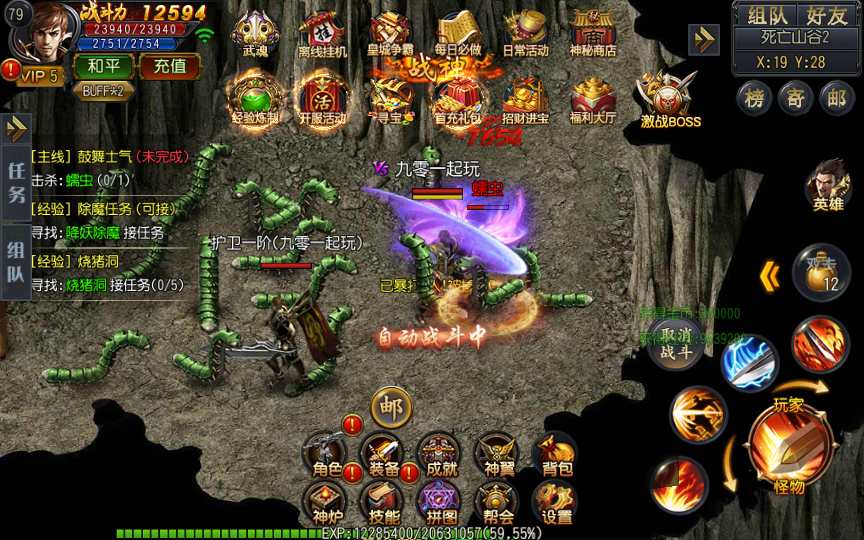Activate the blue lightning slash skill
The height and width of the screenshot is (540, 864).
pyautogui.click(x=750, y=363)
